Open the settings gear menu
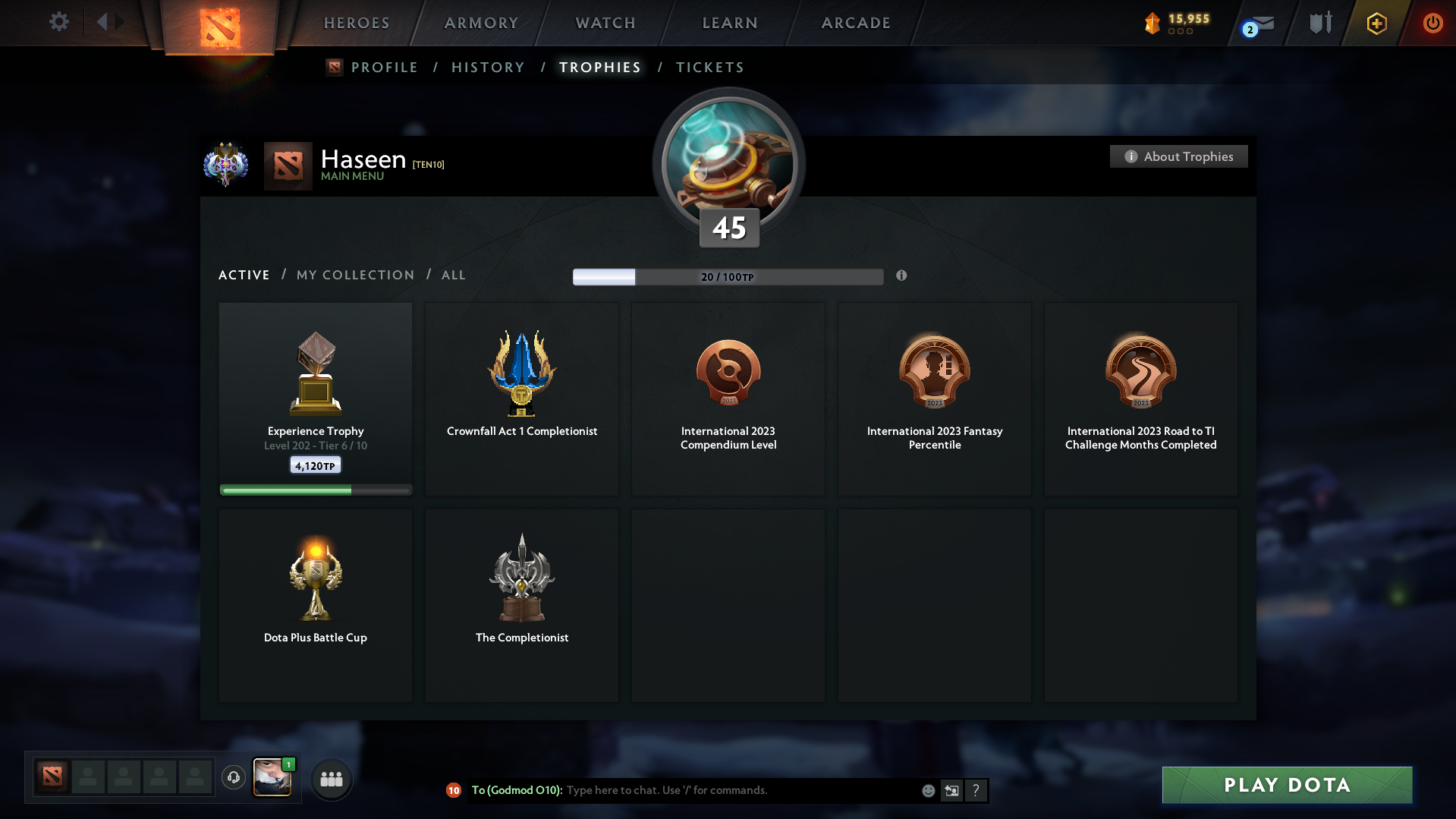The height and width of the screenshot is (819, 1456). (x=59, y=22)
